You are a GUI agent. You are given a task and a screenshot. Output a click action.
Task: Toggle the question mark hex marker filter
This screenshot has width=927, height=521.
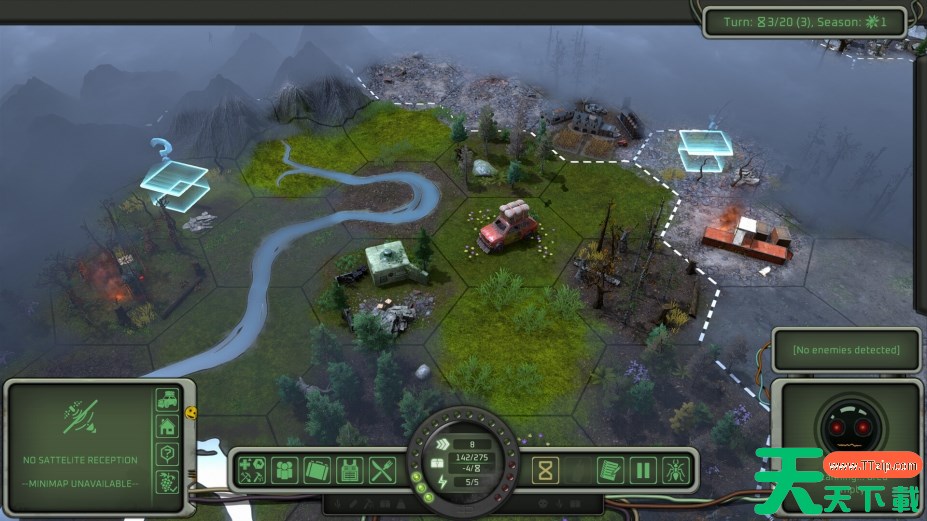[x=167, y=453]
